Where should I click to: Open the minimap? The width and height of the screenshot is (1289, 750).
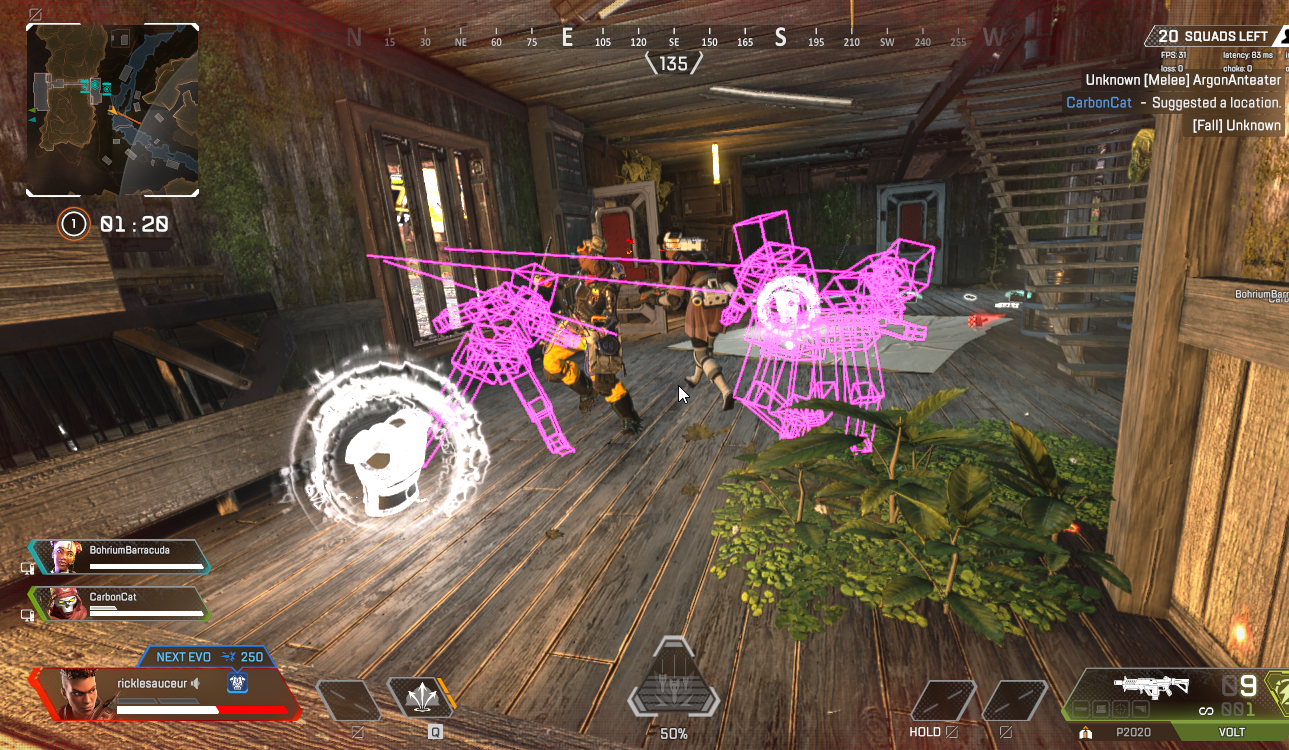click(112, 110)
